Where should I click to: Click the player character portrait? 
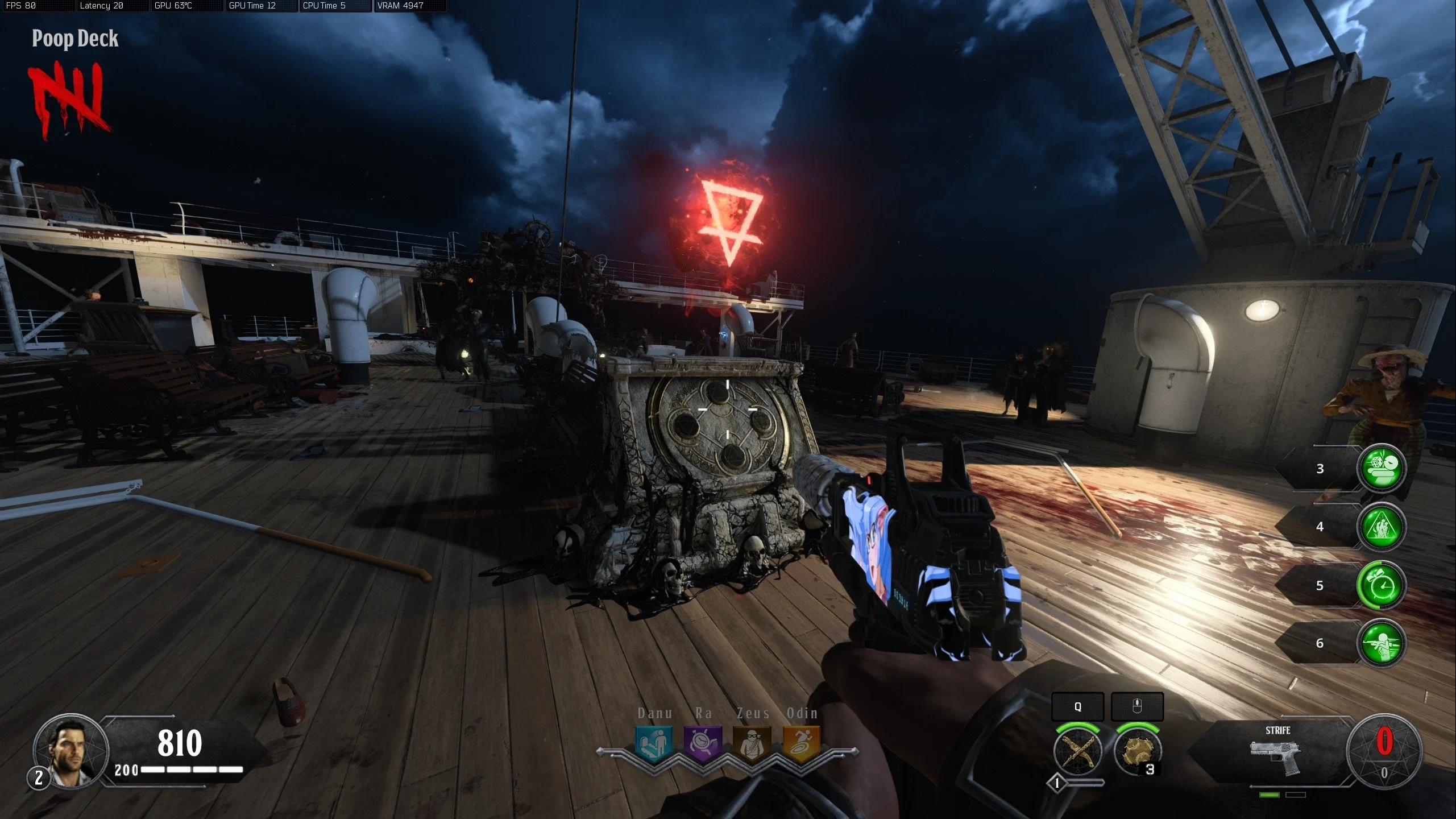coord(70,751)
